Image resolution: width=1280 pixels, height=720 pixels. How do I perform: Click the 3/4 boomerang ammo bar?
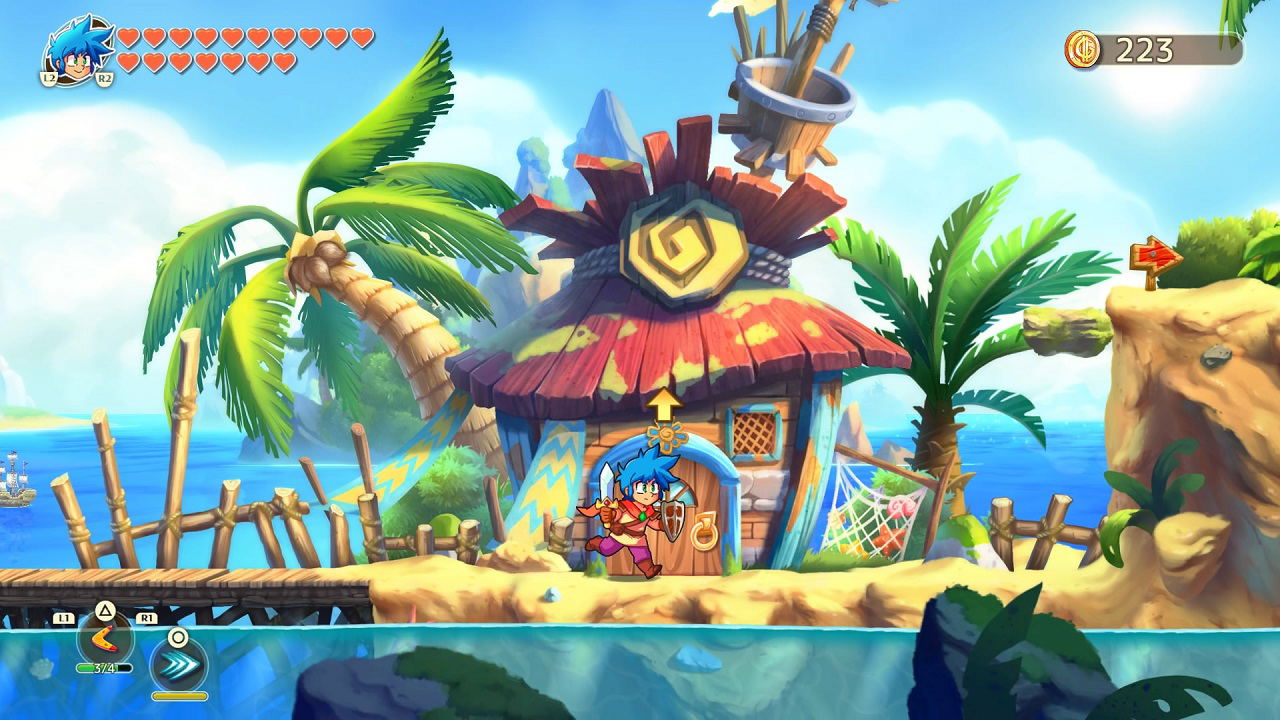(103, 668)
